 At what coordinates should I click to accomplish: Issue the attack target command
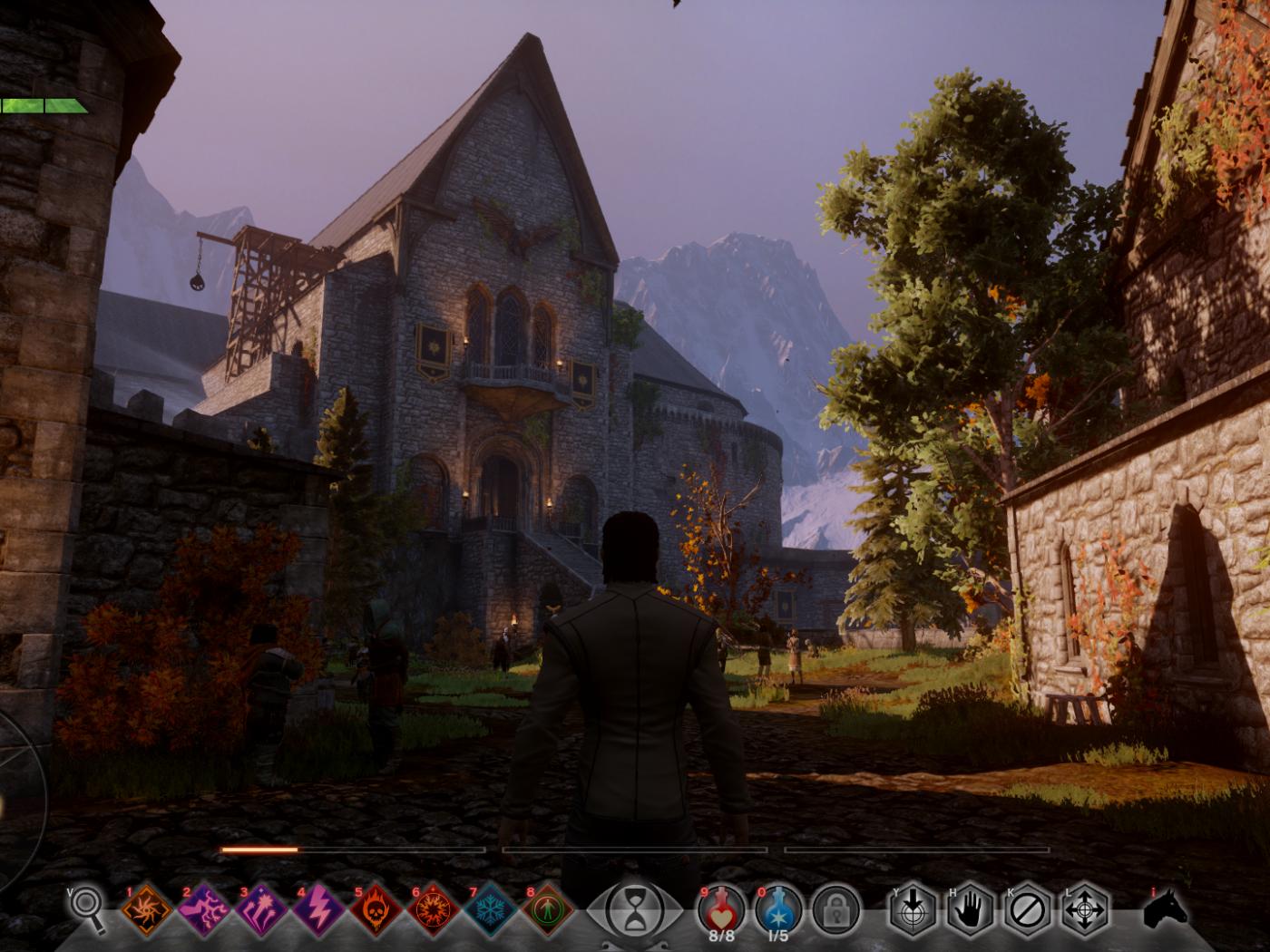coord(912,911)
